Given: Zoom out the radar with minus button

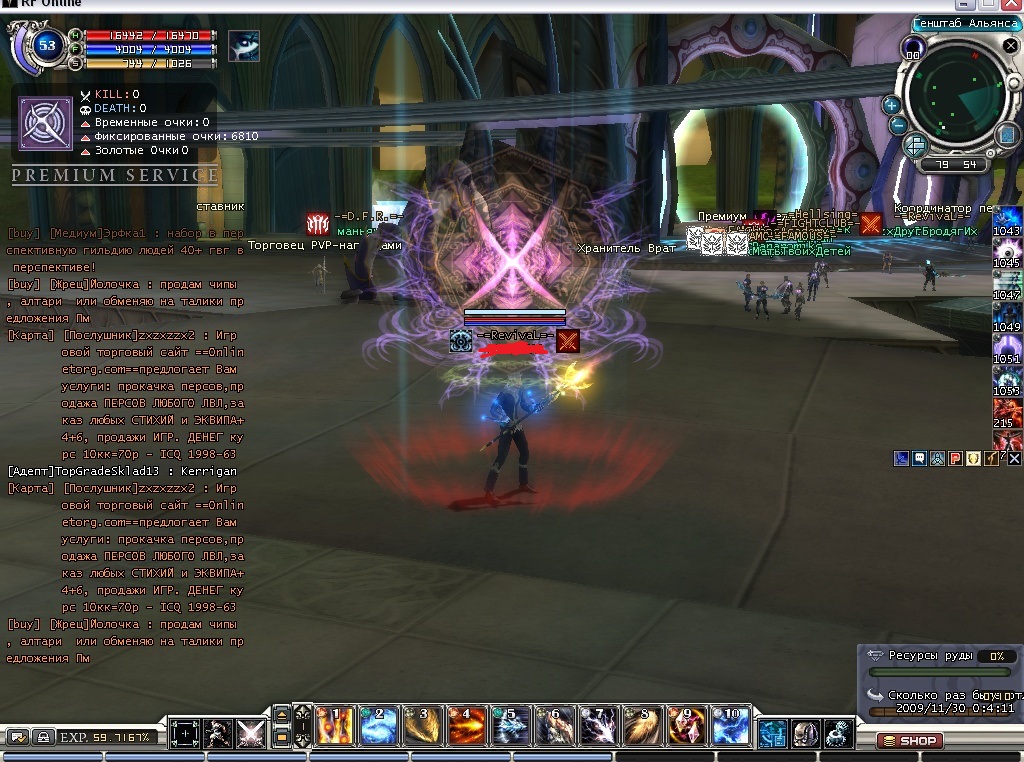Looking at the screenshot, I should pos(898,126).
